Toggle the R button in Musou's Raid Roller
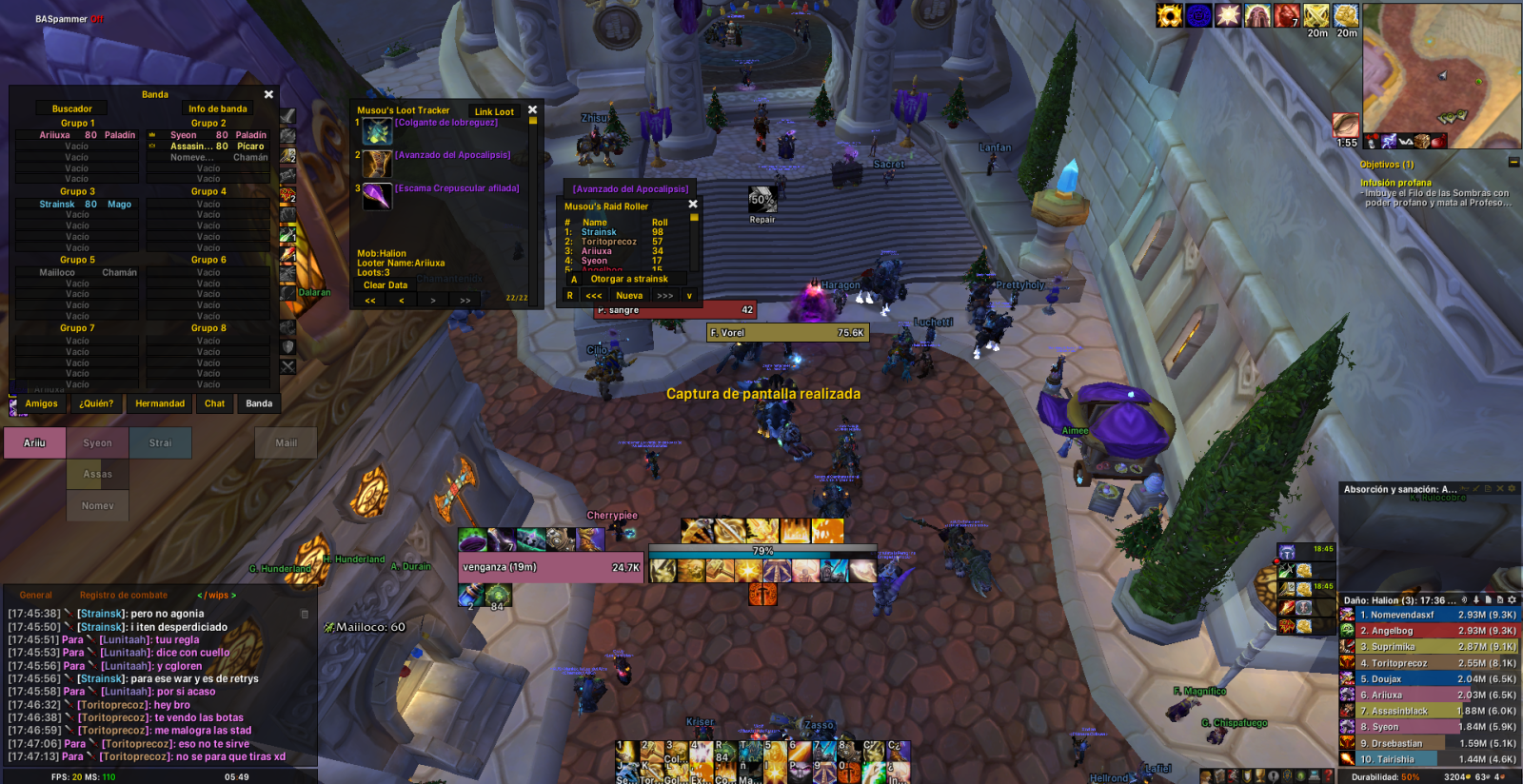1523x784 pixels. pos(570,296)
